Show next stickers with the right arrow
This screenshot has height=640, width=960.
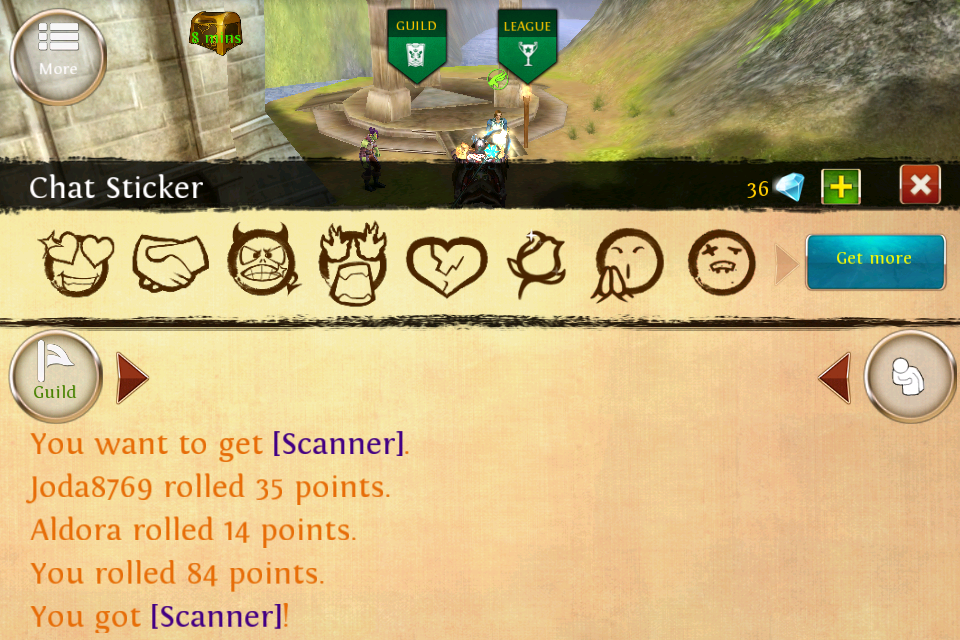(786, 265)
